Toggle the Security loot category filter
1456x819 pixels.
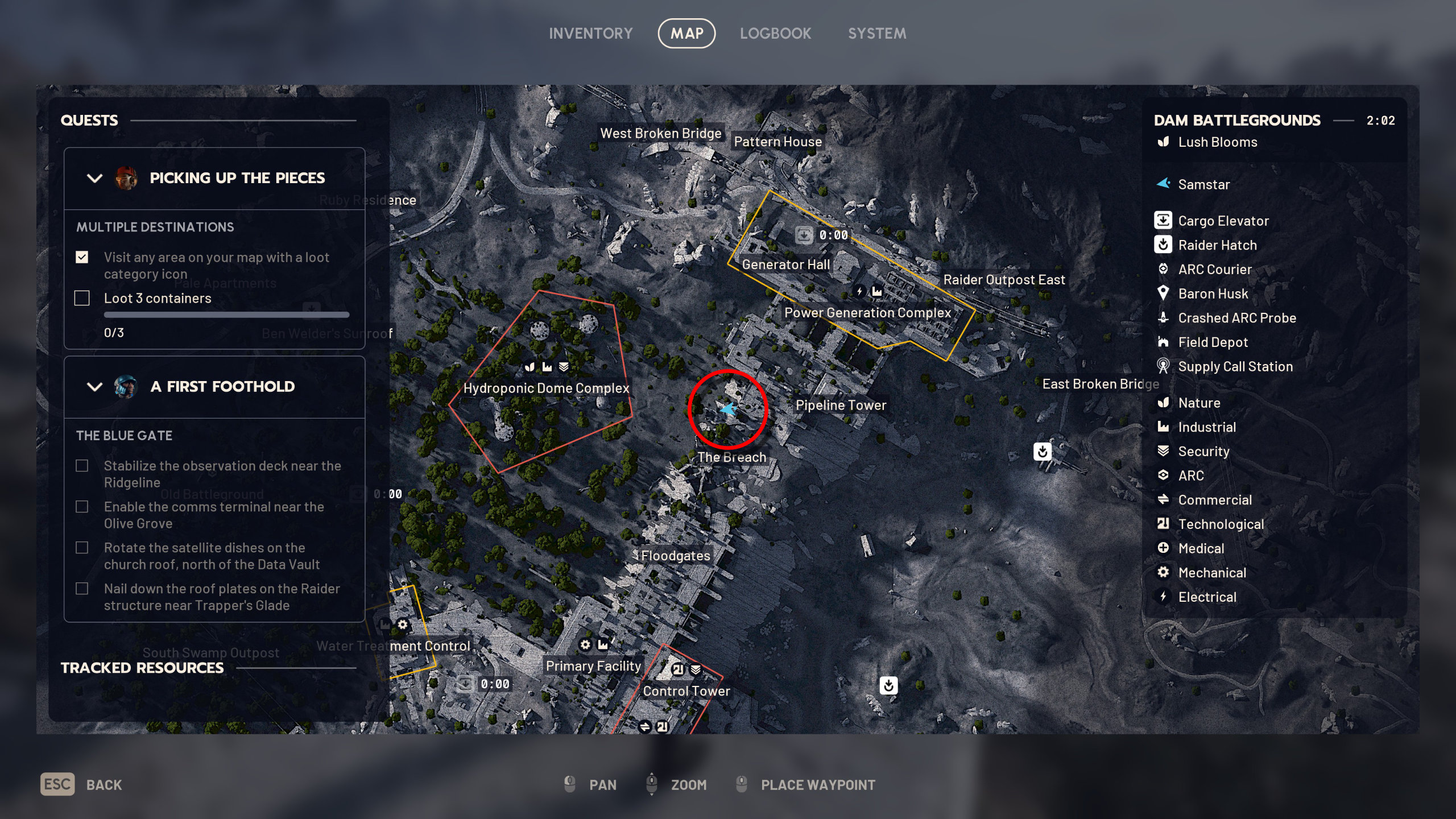click(x=1203, y=452)
